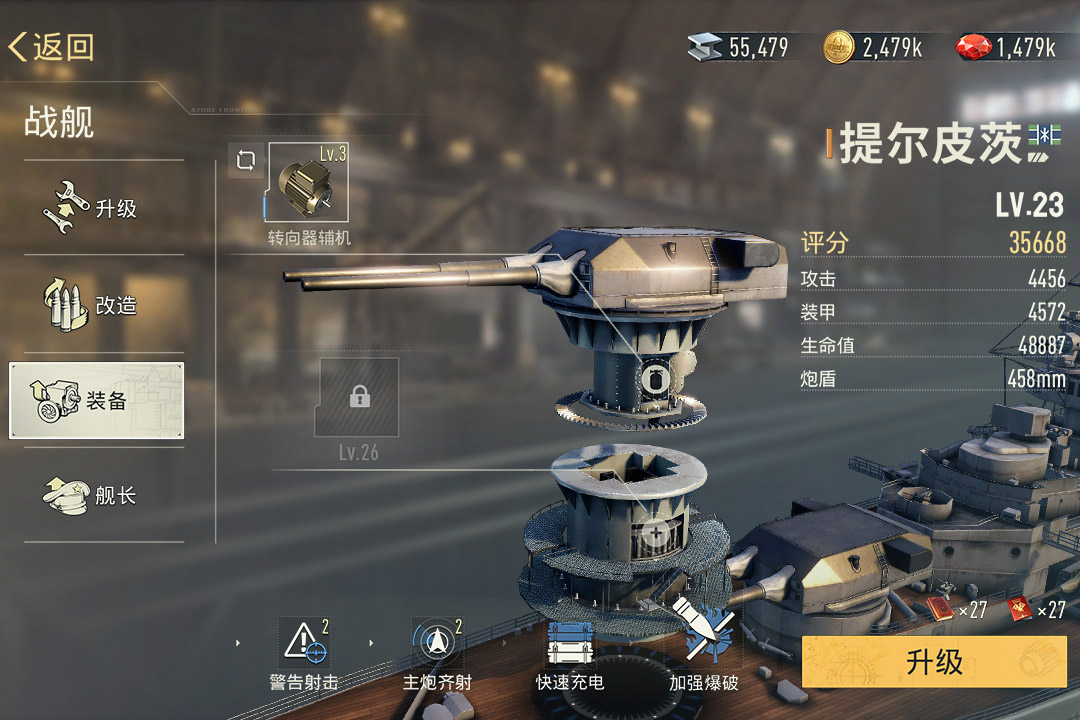Select the 转向器辅机 equipment slot
The width and height of the screenshot is (1080, 720).
point(308,182)
